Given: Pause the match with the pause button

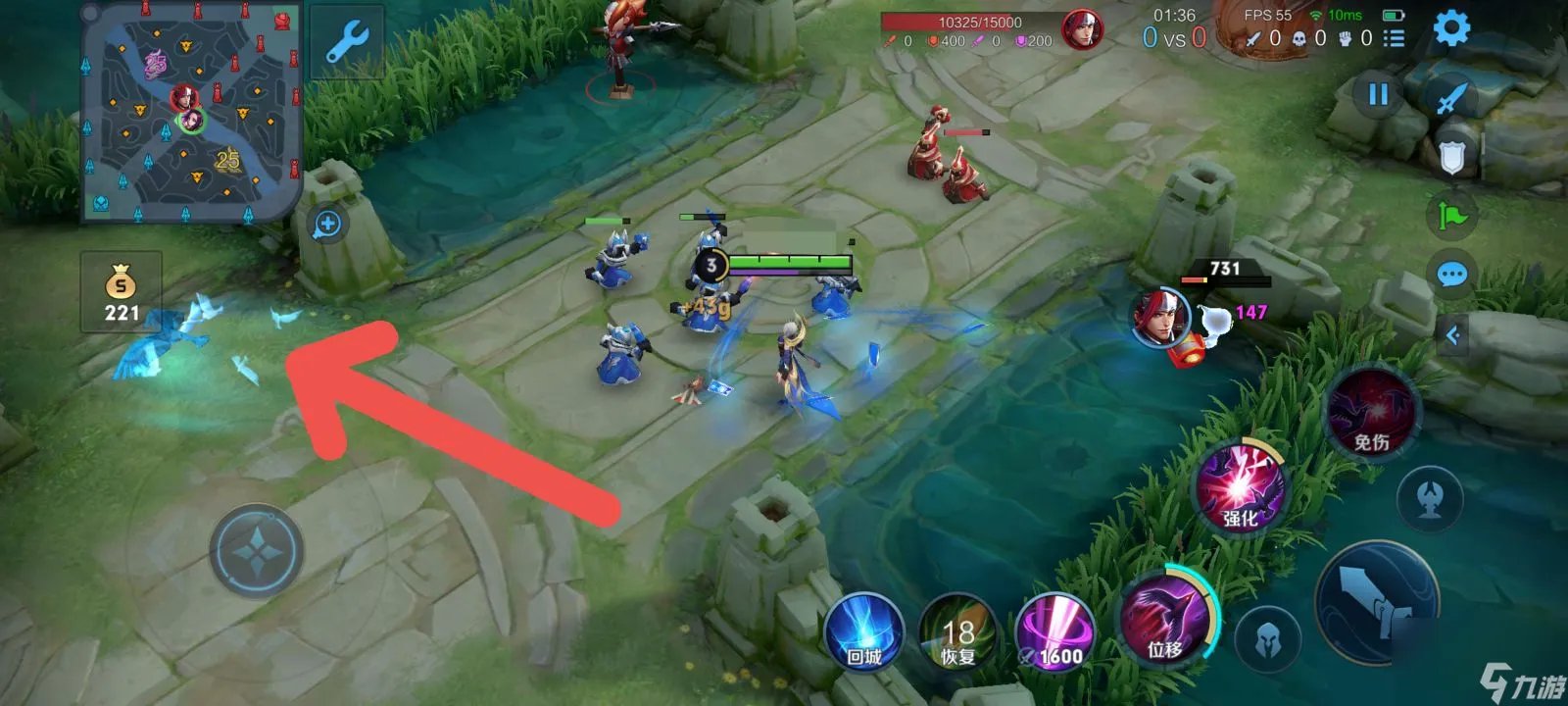Looking at the screenshot, I should click(x=1378, y=94).
